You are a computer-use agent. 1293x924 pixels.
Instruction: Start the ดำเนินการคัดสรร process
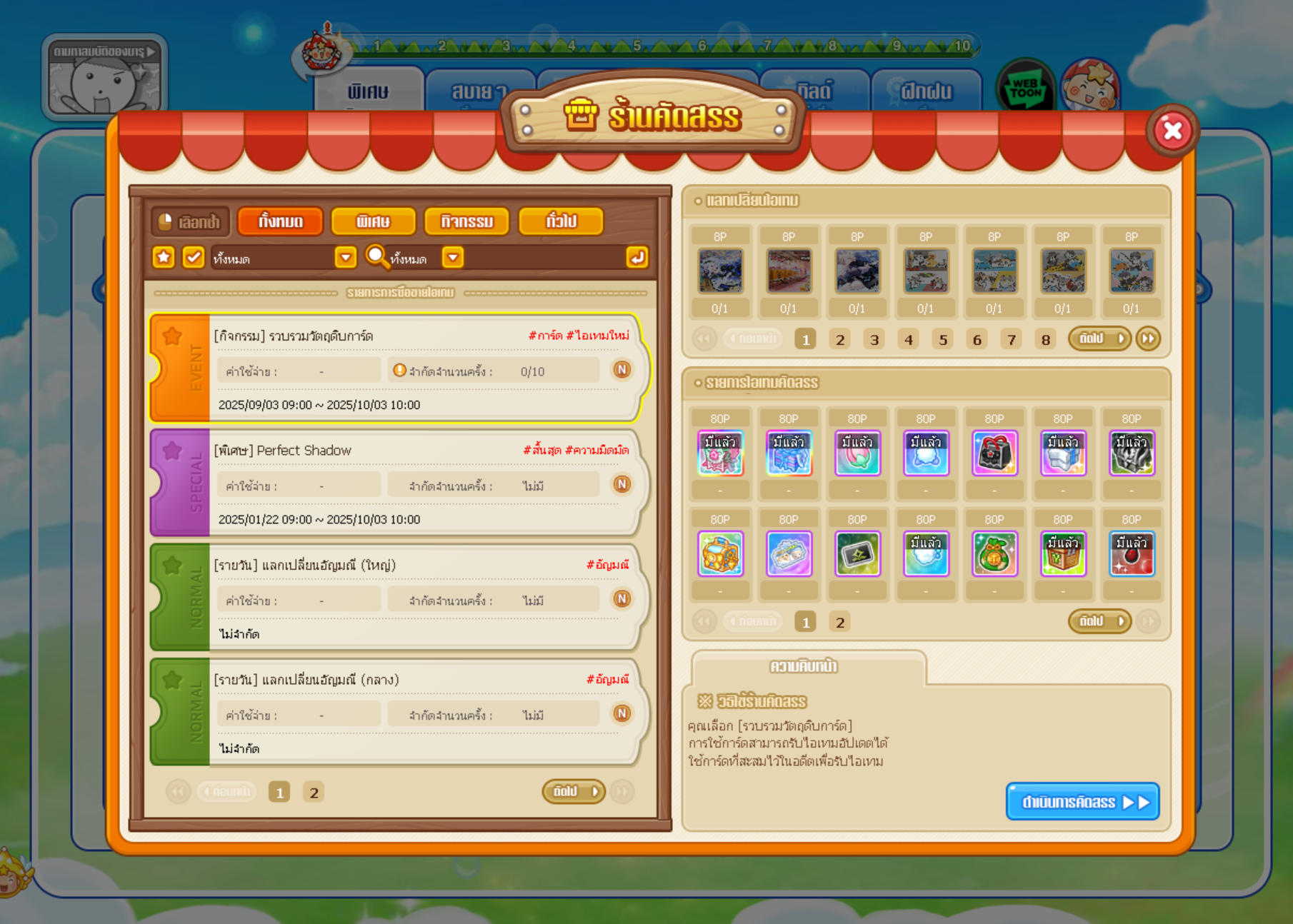pyautogui.click(x=1082, y=802)
